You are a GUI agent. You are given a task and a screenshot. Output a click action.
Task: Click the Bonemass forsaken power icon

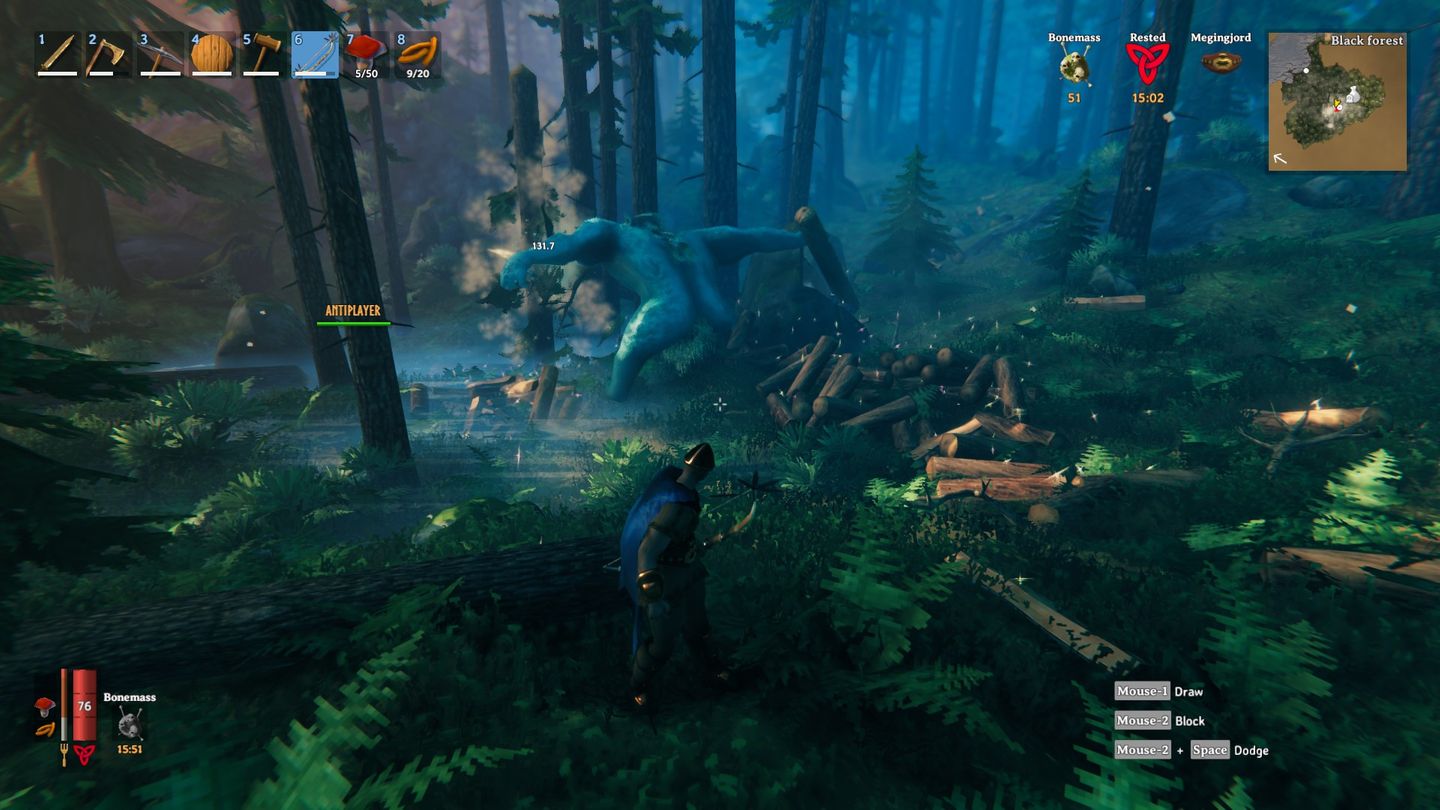point(1072,62)
